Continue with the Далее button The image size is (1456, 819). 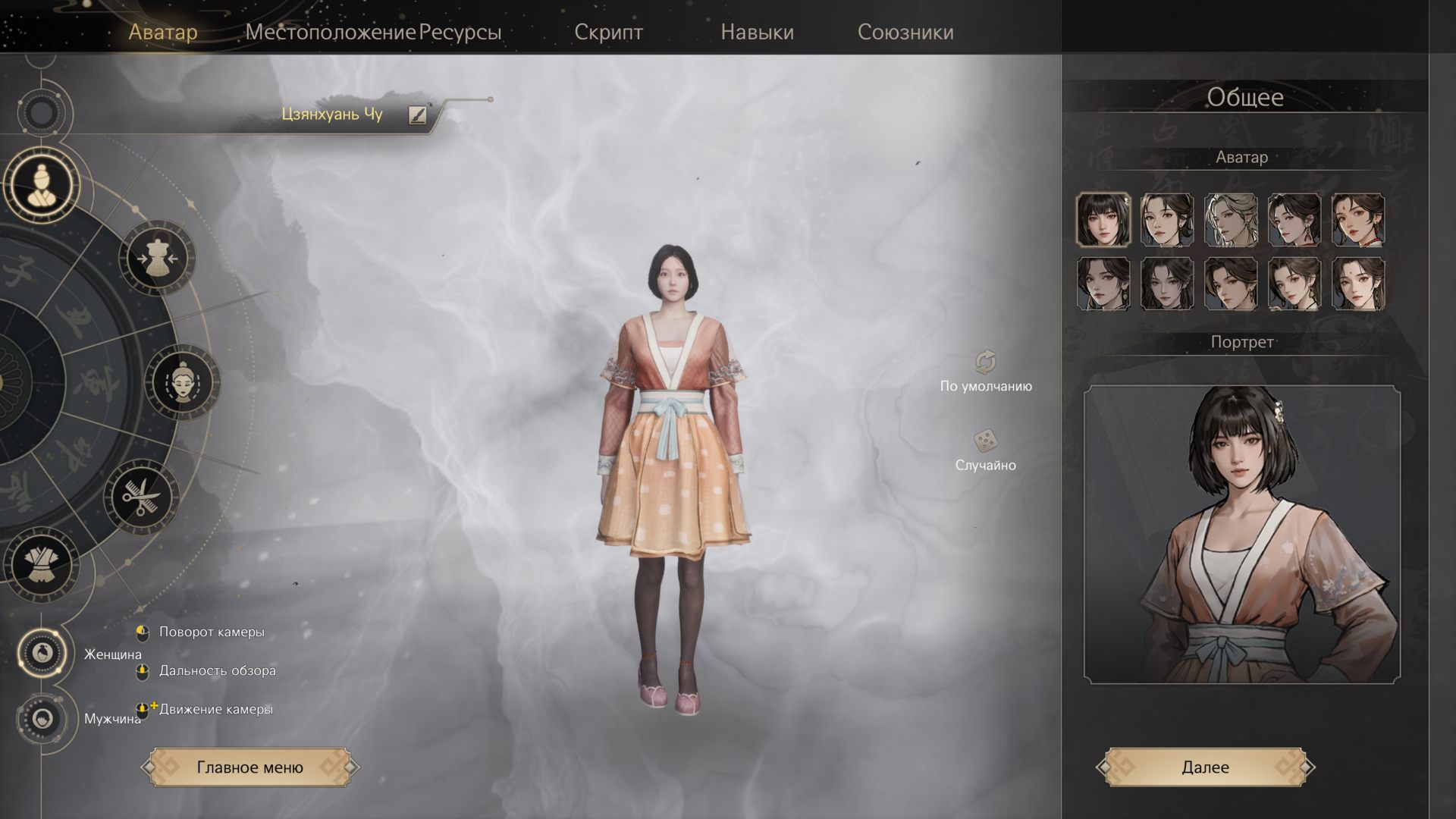click(1205, 767)
